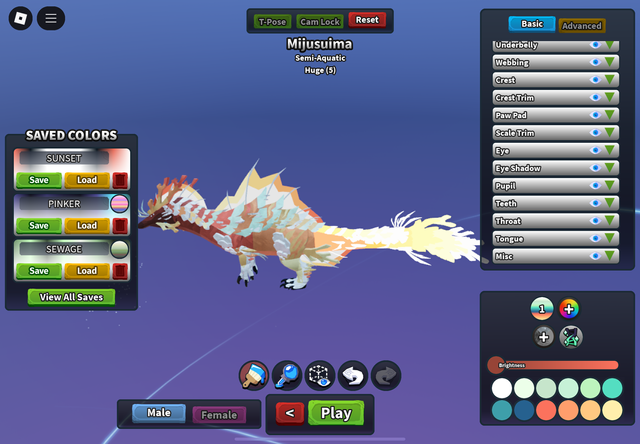Open View All Saves
The width and height of the screenshot is (640, 444).
[x=71, y=297]
